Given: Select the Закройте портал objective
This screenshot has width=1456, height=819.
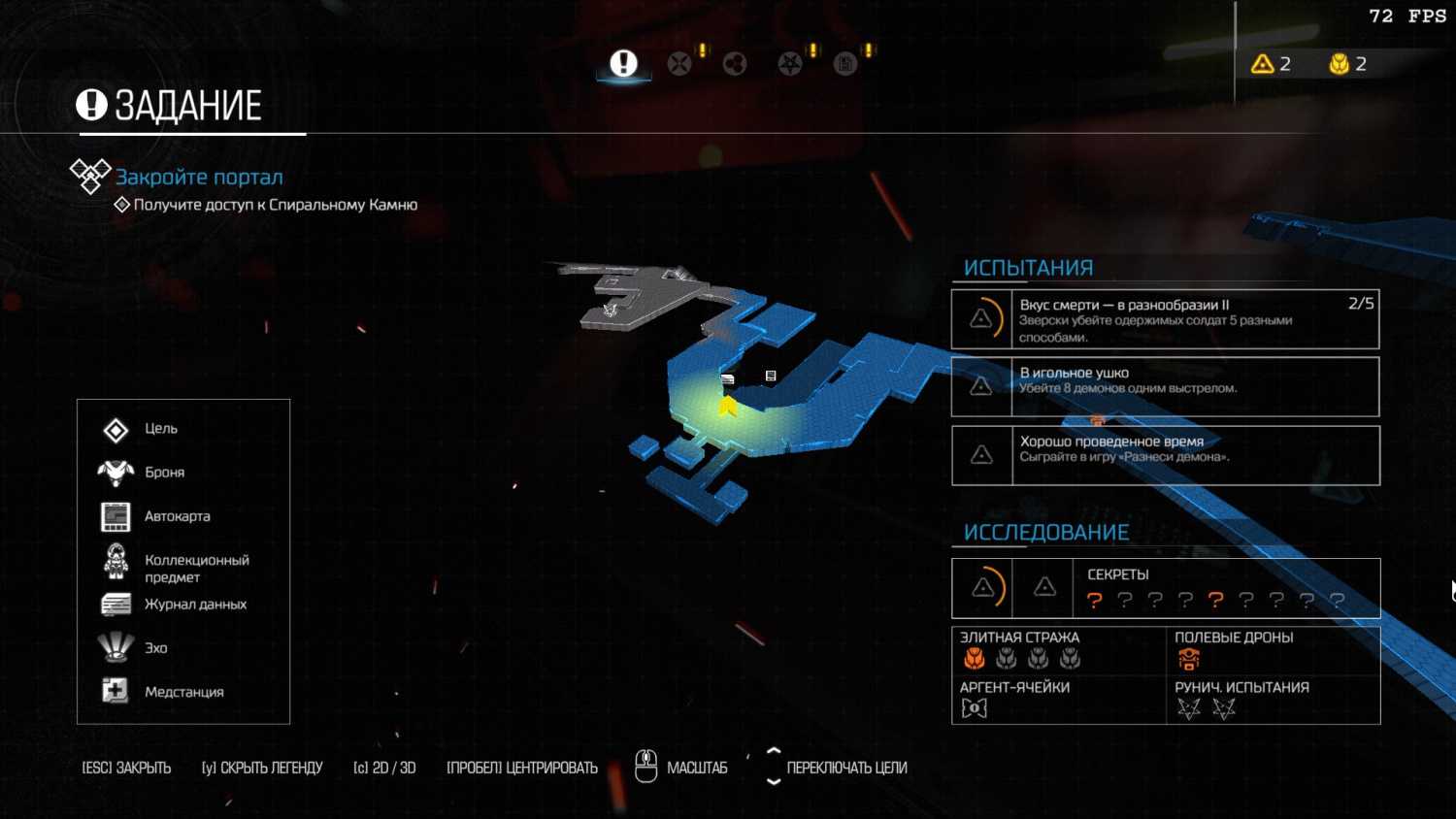Looking at the screenshot, I should (199, 177).
